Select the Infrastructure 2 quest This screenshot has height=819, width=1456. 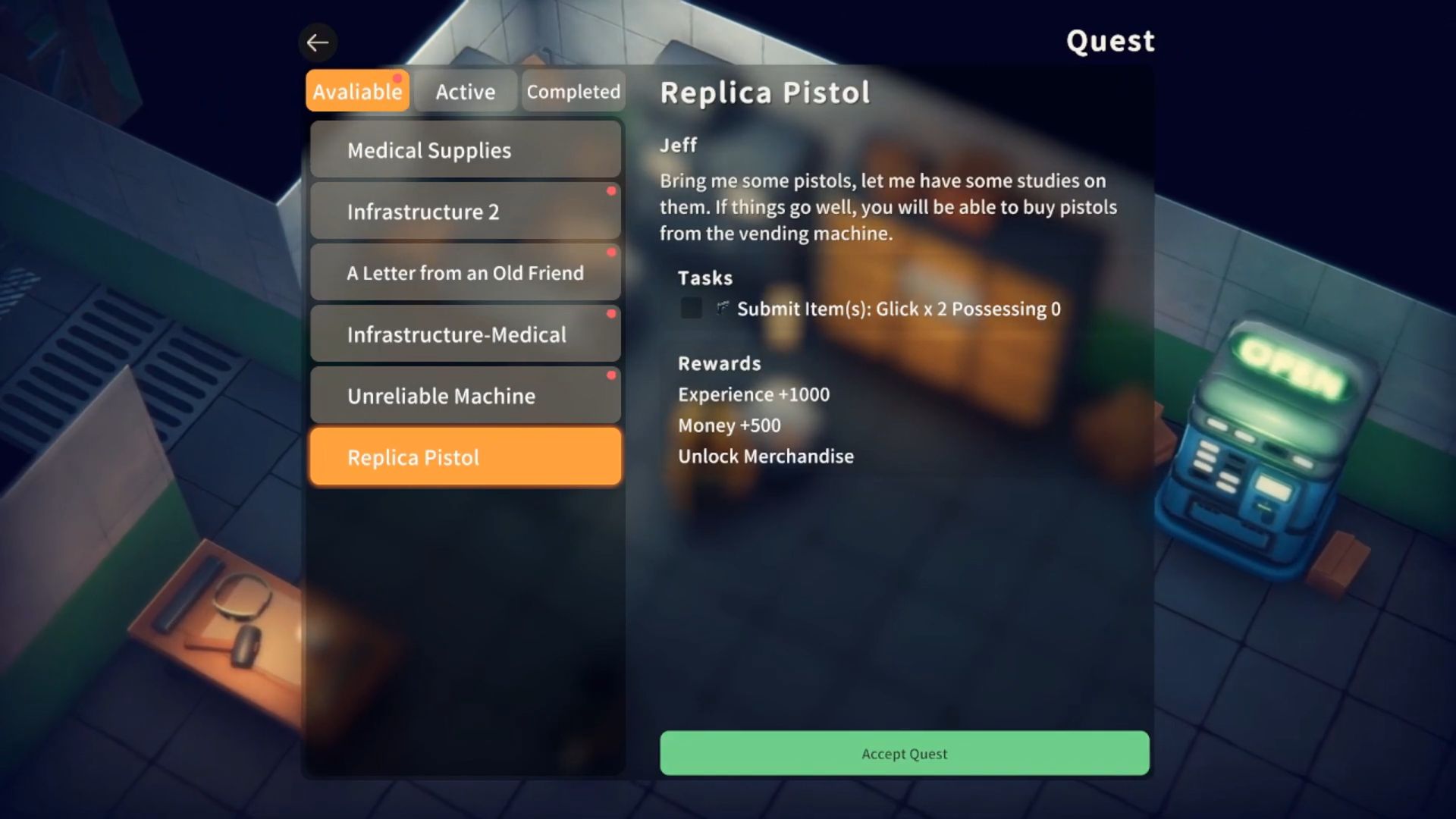tap(465, 211)
